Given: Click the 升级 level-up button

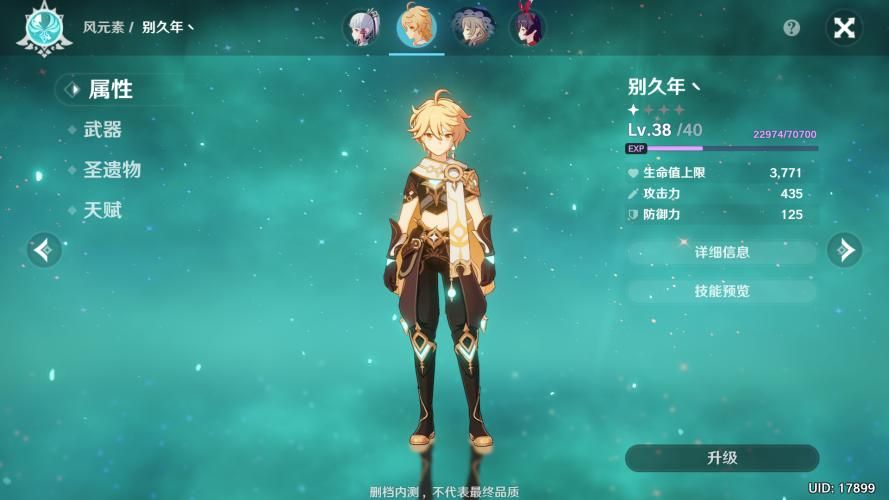Looking at the screenshot, I should click(721, 458).
